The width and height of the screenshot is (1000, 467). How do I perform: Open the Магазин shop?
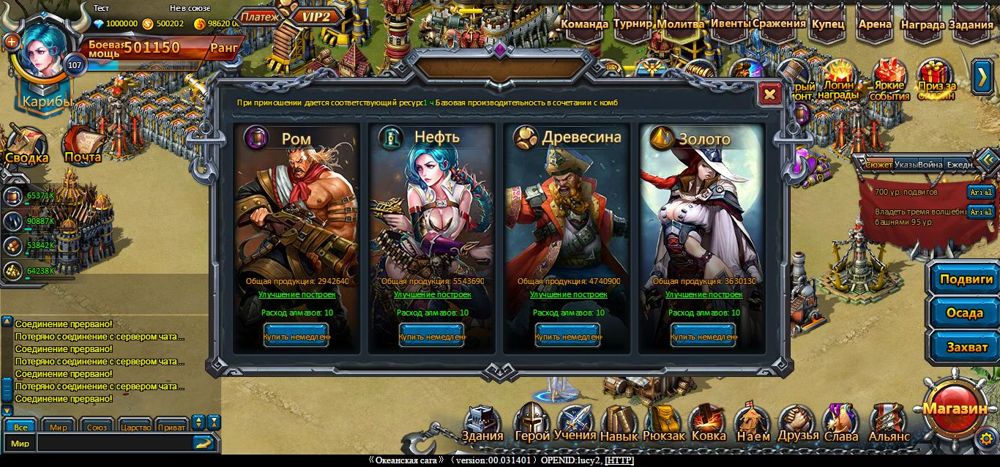pyautogui.click(x=957, y=408)
